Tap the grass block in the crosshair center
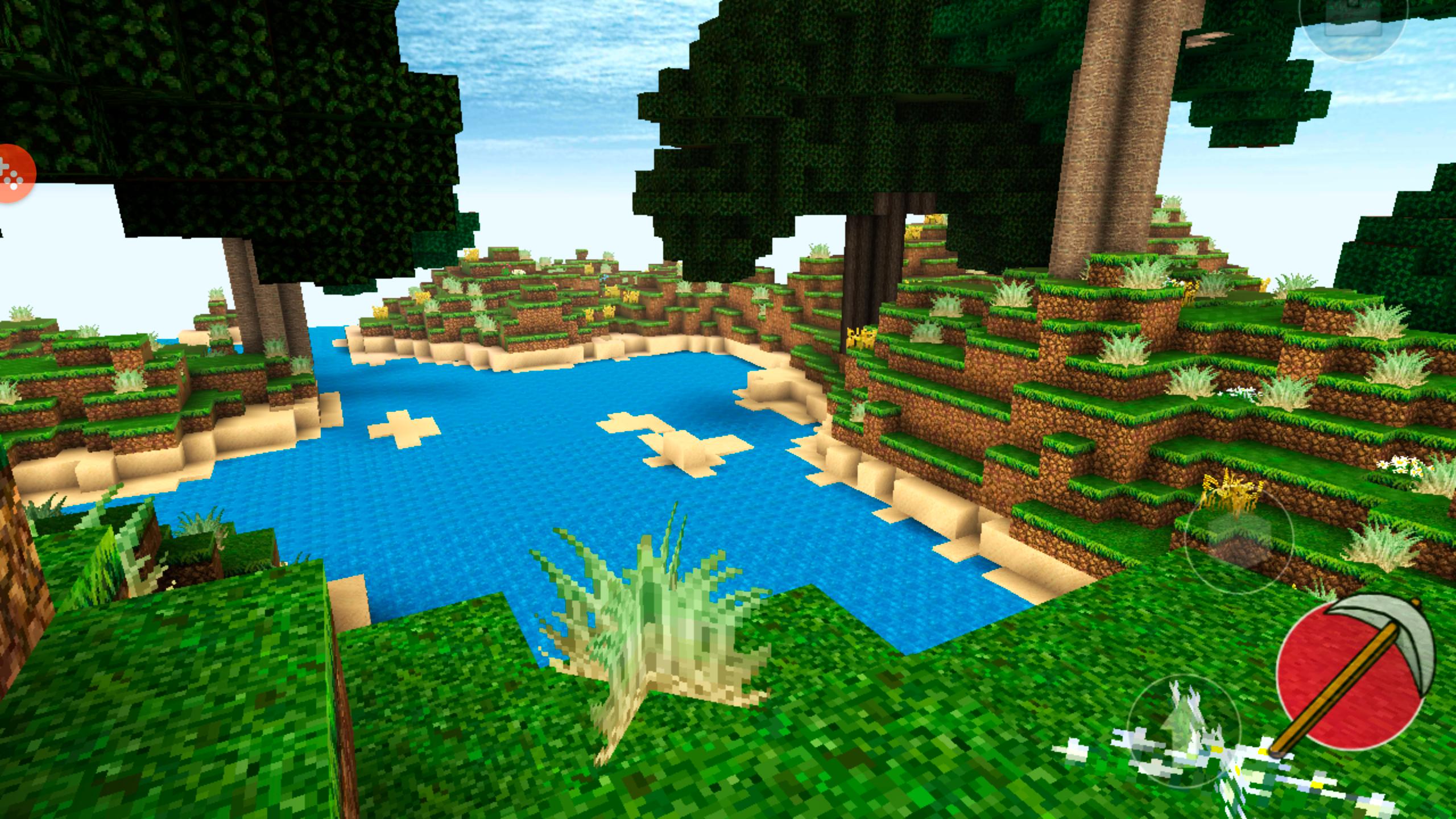Screen dimensions: 1456x819 tap(728, 409)
